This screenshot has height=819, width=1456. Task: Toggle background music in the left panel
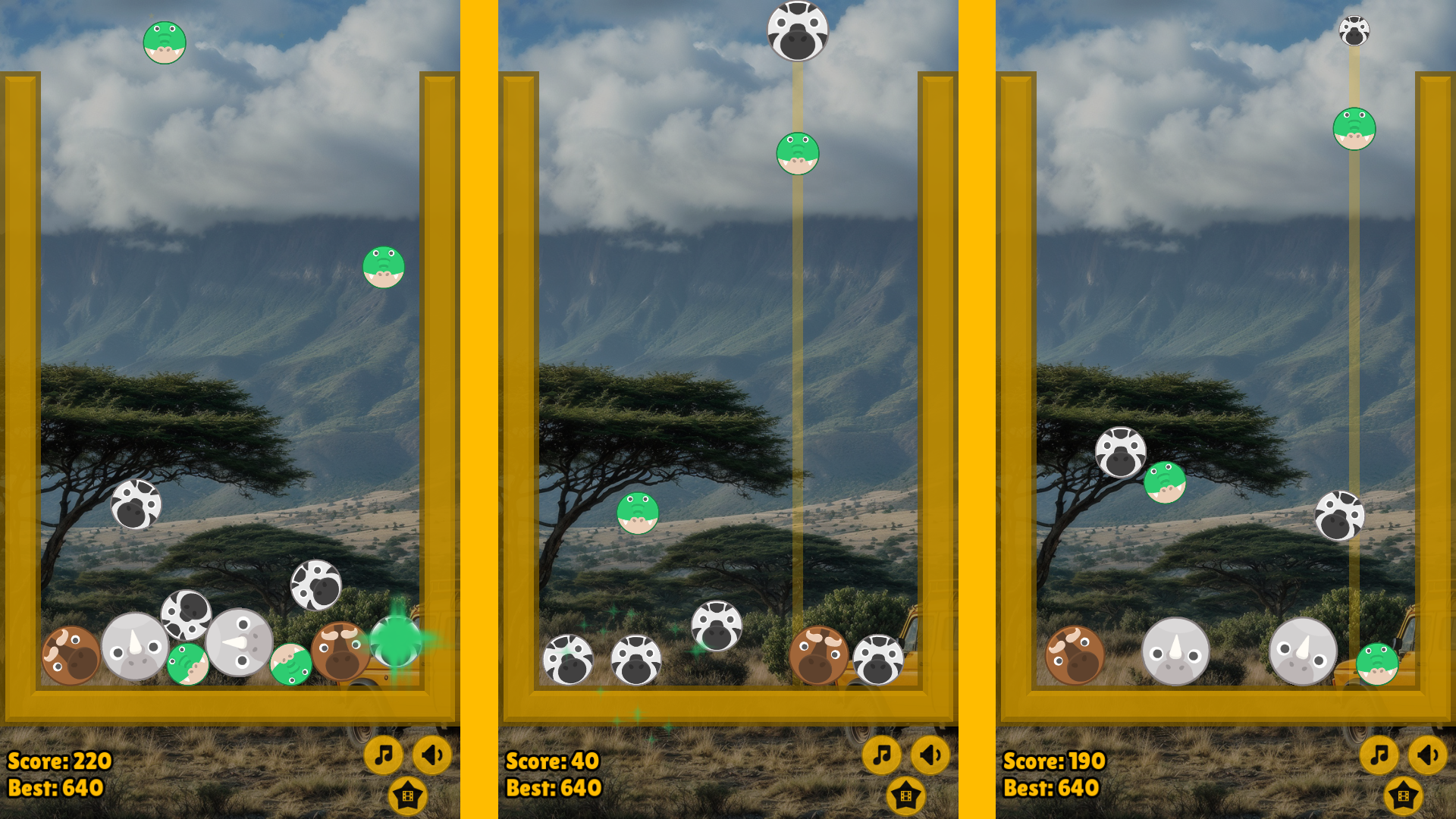coord(384,755)
